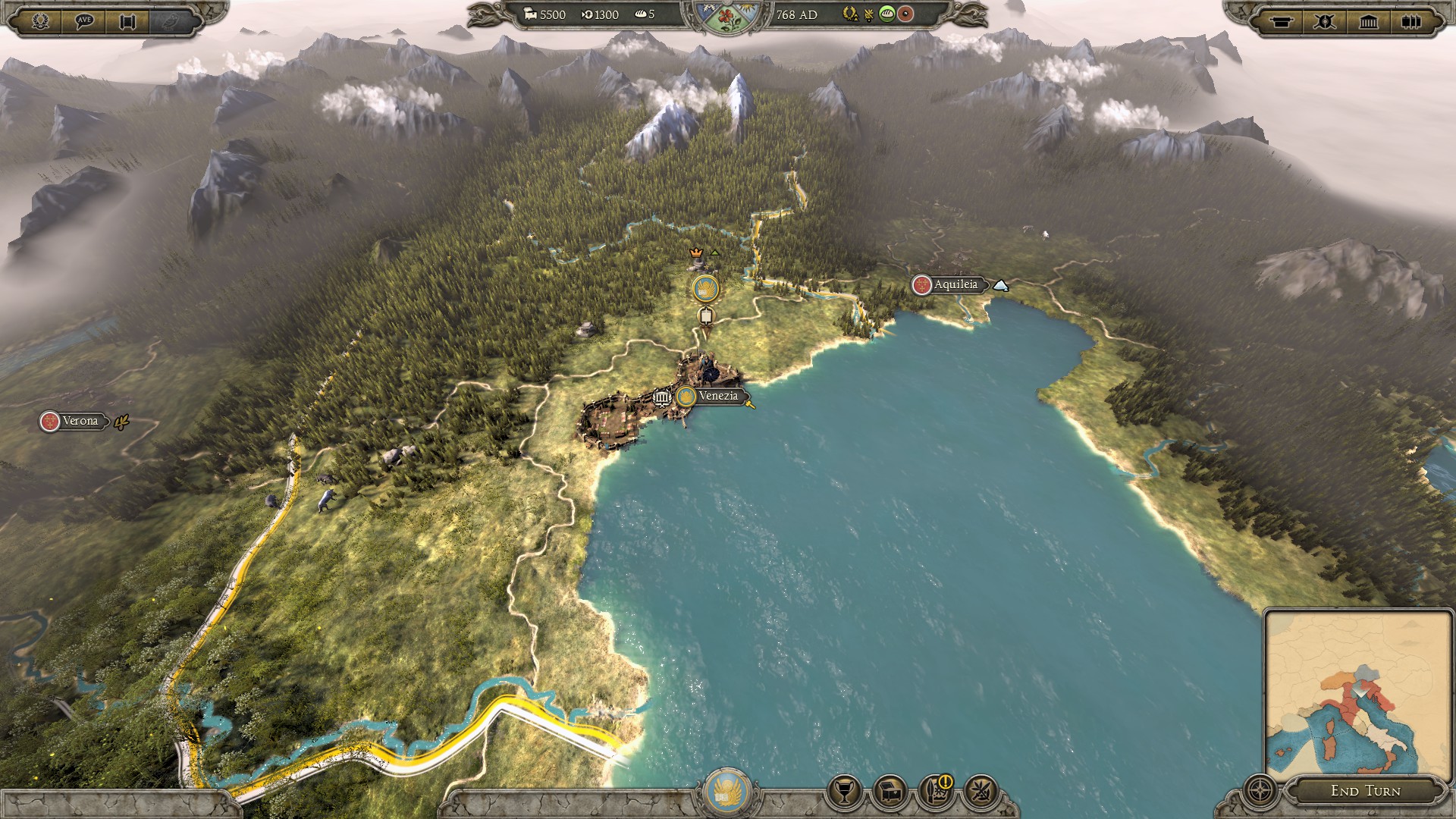Open the scroll icon panel at top right
Image resolution: width=1456 pixels, height=819 pixels.
point(1281,21)
